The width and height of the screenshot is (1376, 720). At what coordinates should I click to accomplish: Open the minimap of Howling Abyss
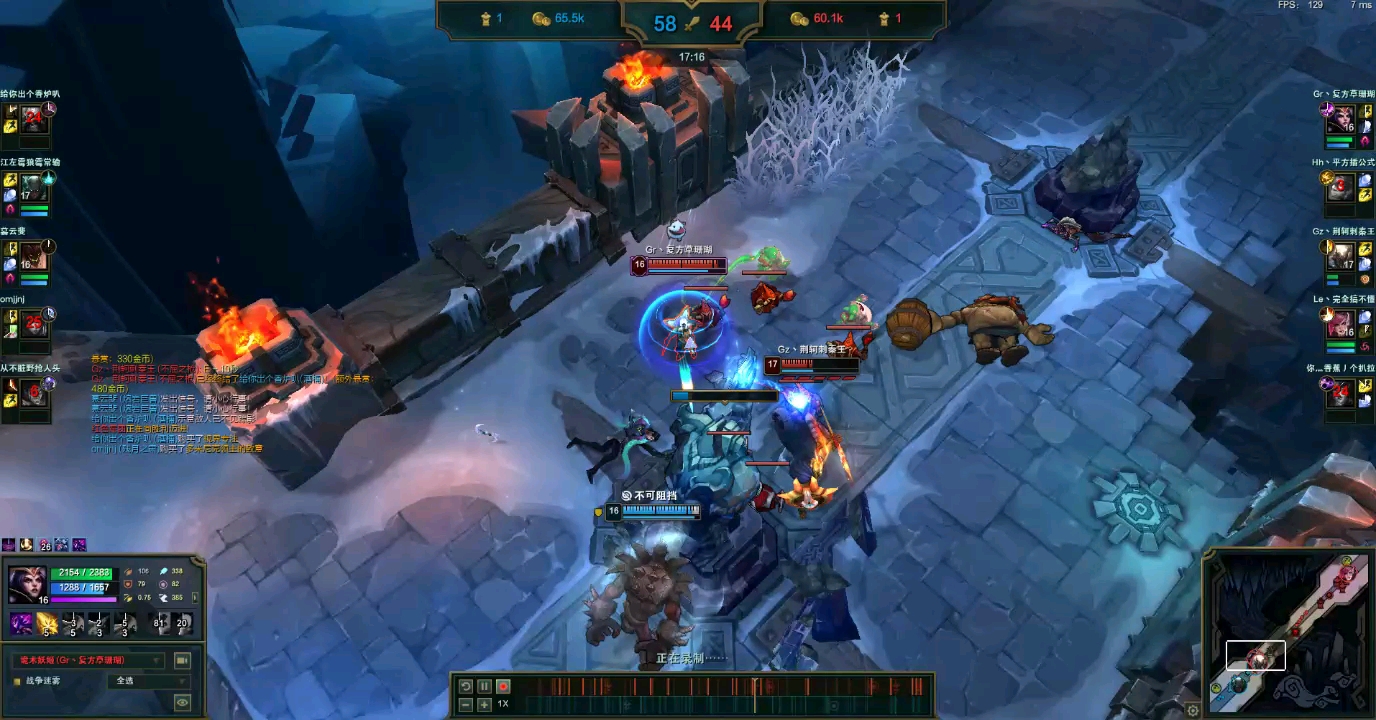pos(1288,634)
